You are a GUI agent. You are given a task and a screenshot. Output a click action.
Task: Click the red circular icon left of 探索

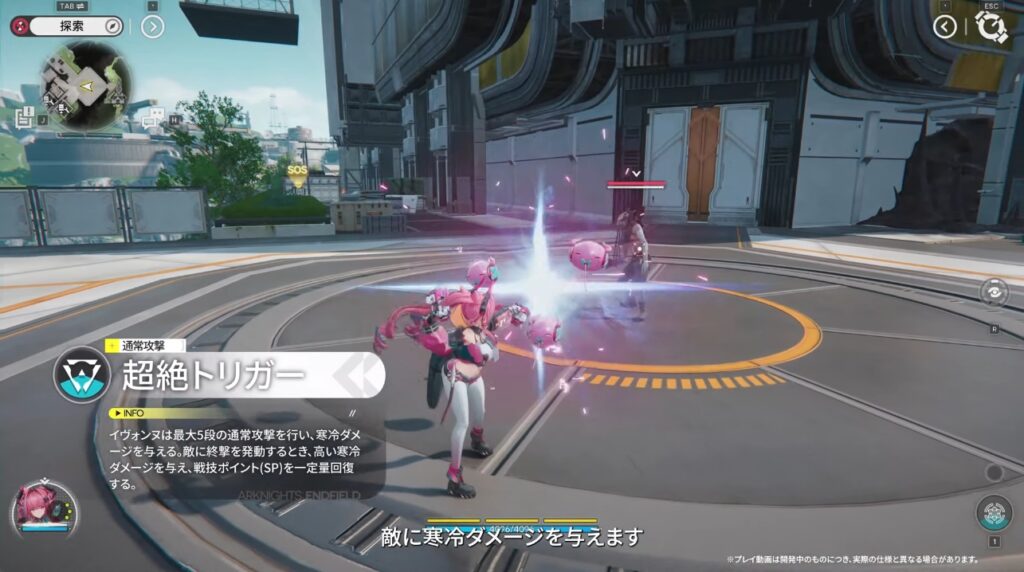point(19,27)
